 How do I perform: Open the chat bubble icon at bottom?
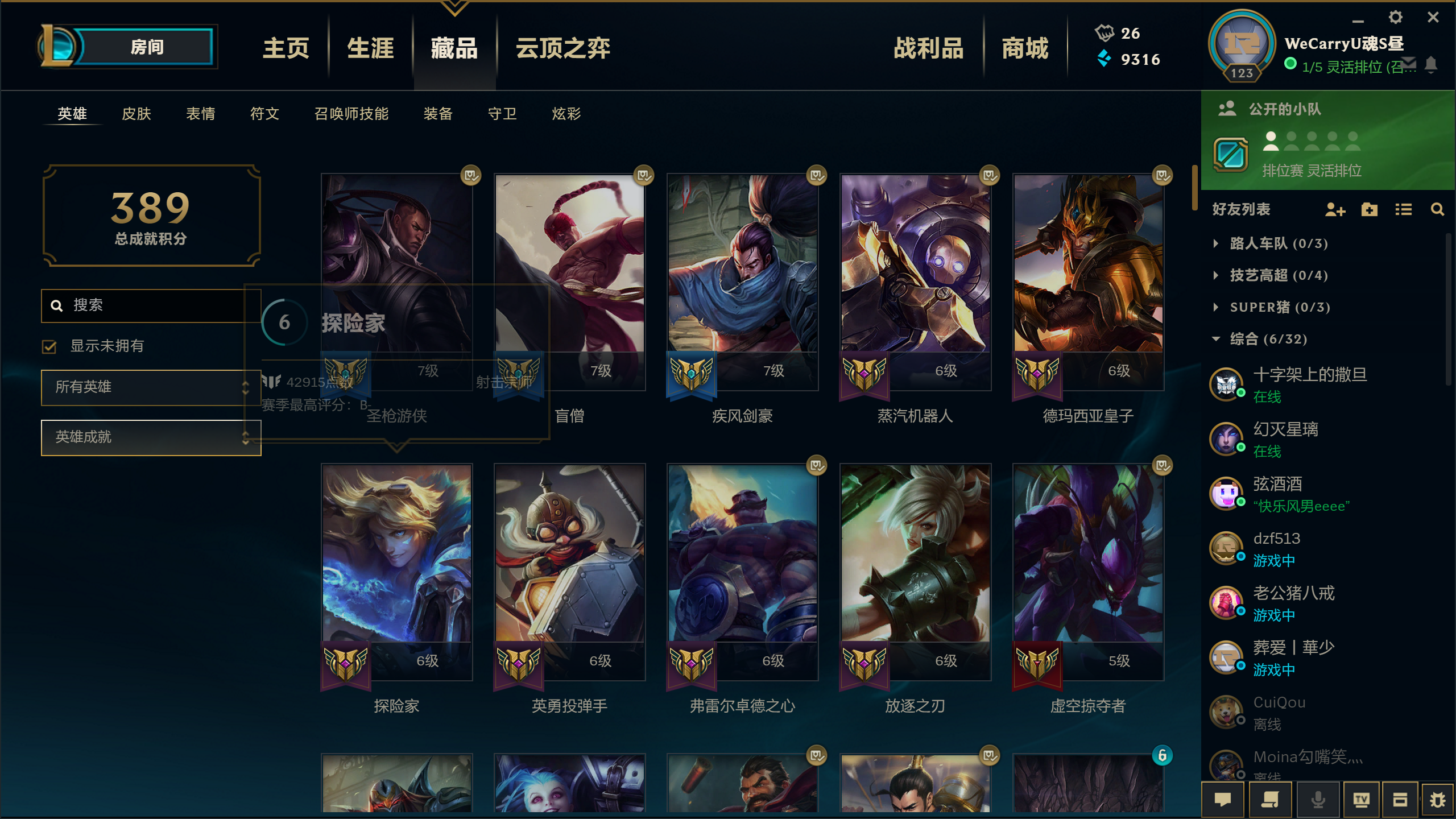click(1223, 799)
